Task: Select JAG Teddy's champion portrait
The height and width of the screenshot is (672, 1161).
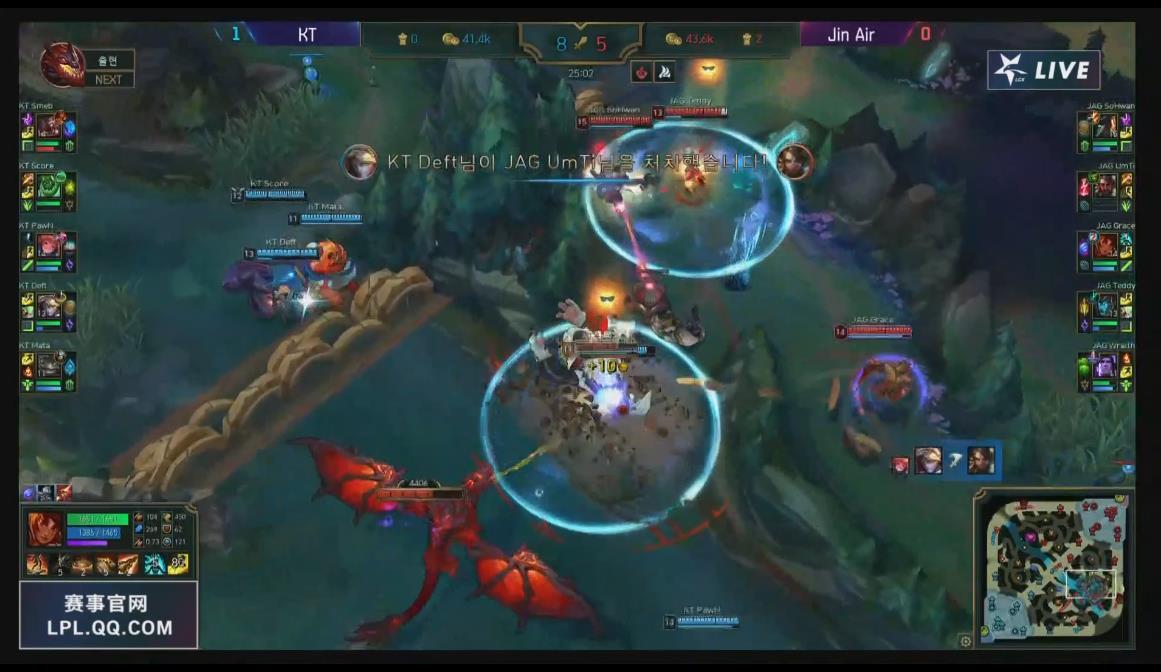Action: coord(1105,306)
